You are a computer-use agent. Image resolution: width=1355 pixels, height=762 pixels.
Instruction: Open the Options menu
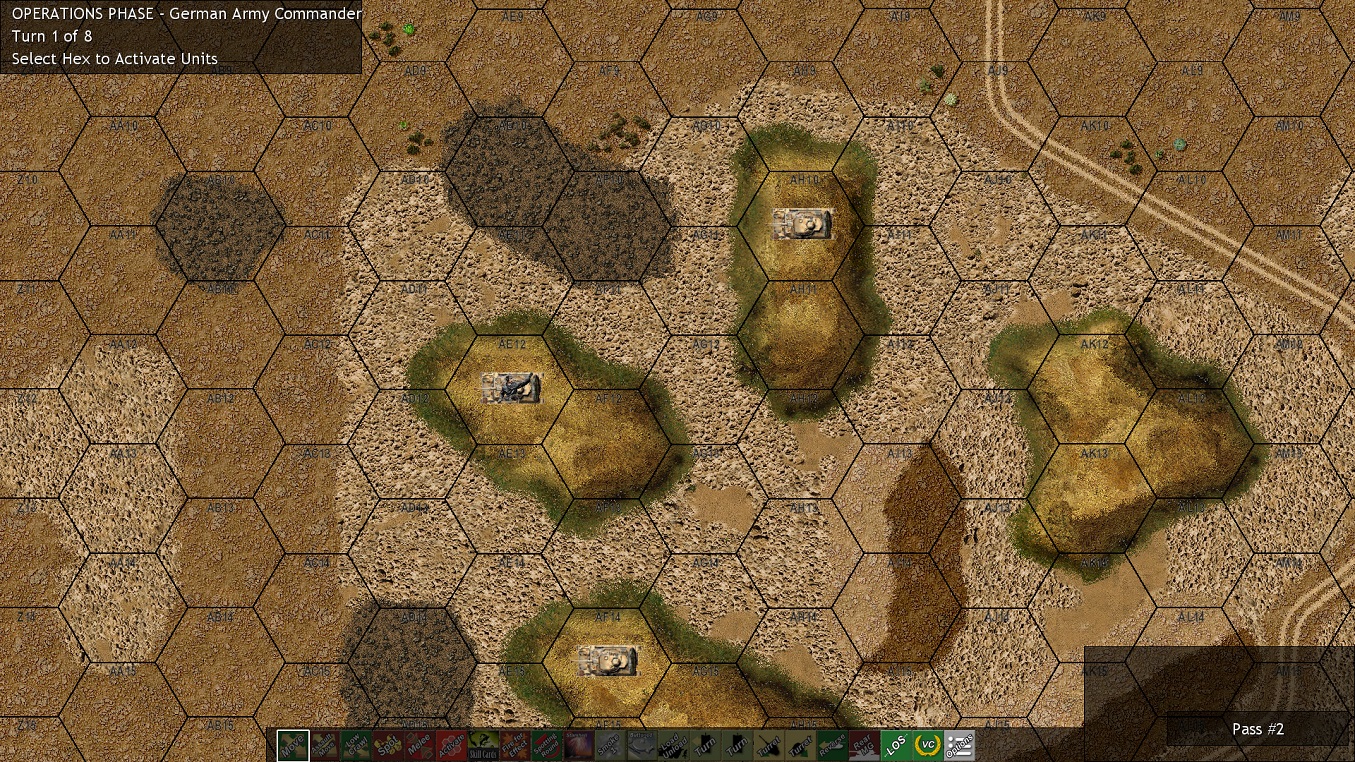(x=960, y=745)
